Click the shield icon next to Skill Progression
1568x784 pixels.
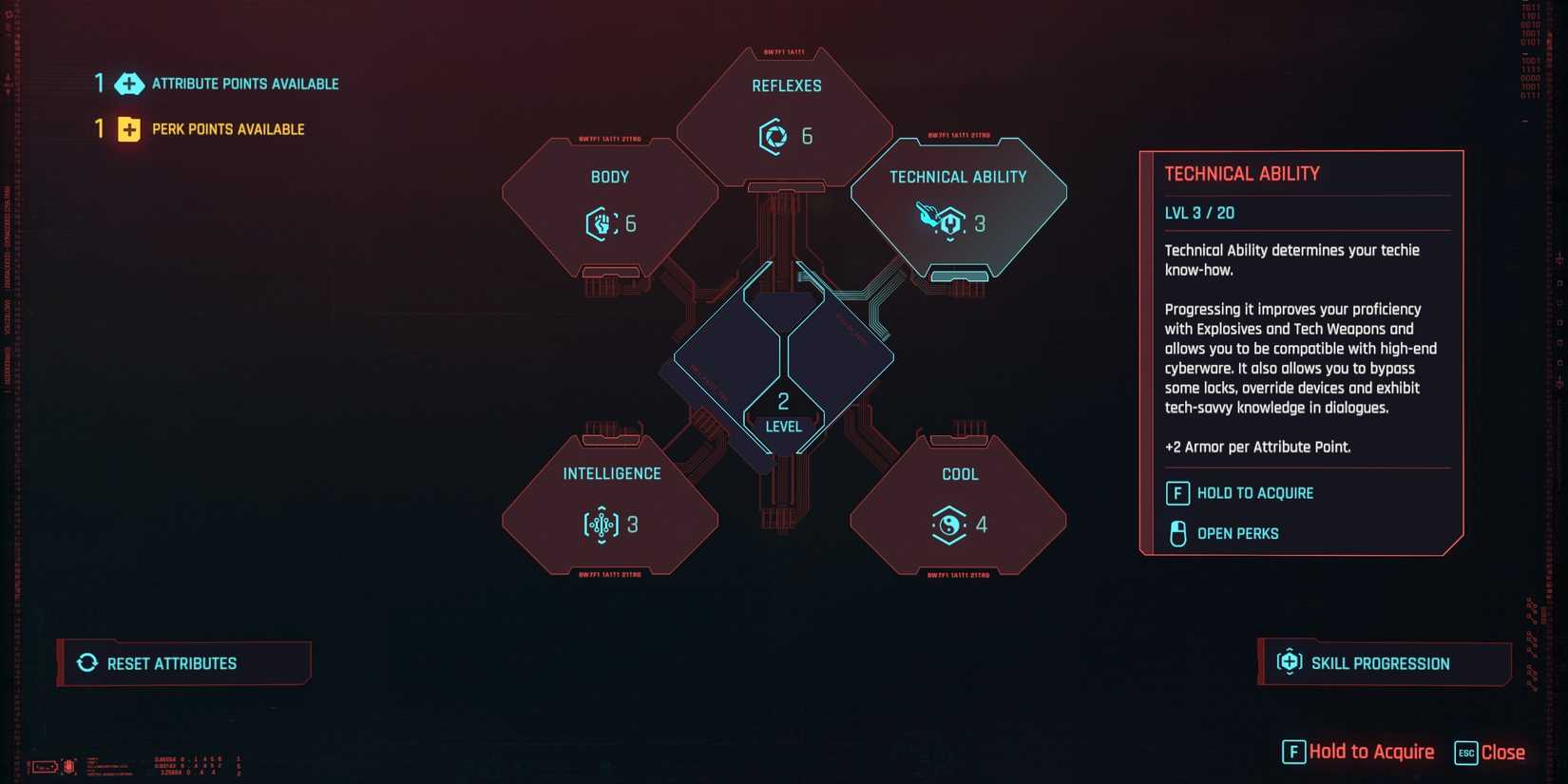pyautogui.click(x=1290, y=662)
